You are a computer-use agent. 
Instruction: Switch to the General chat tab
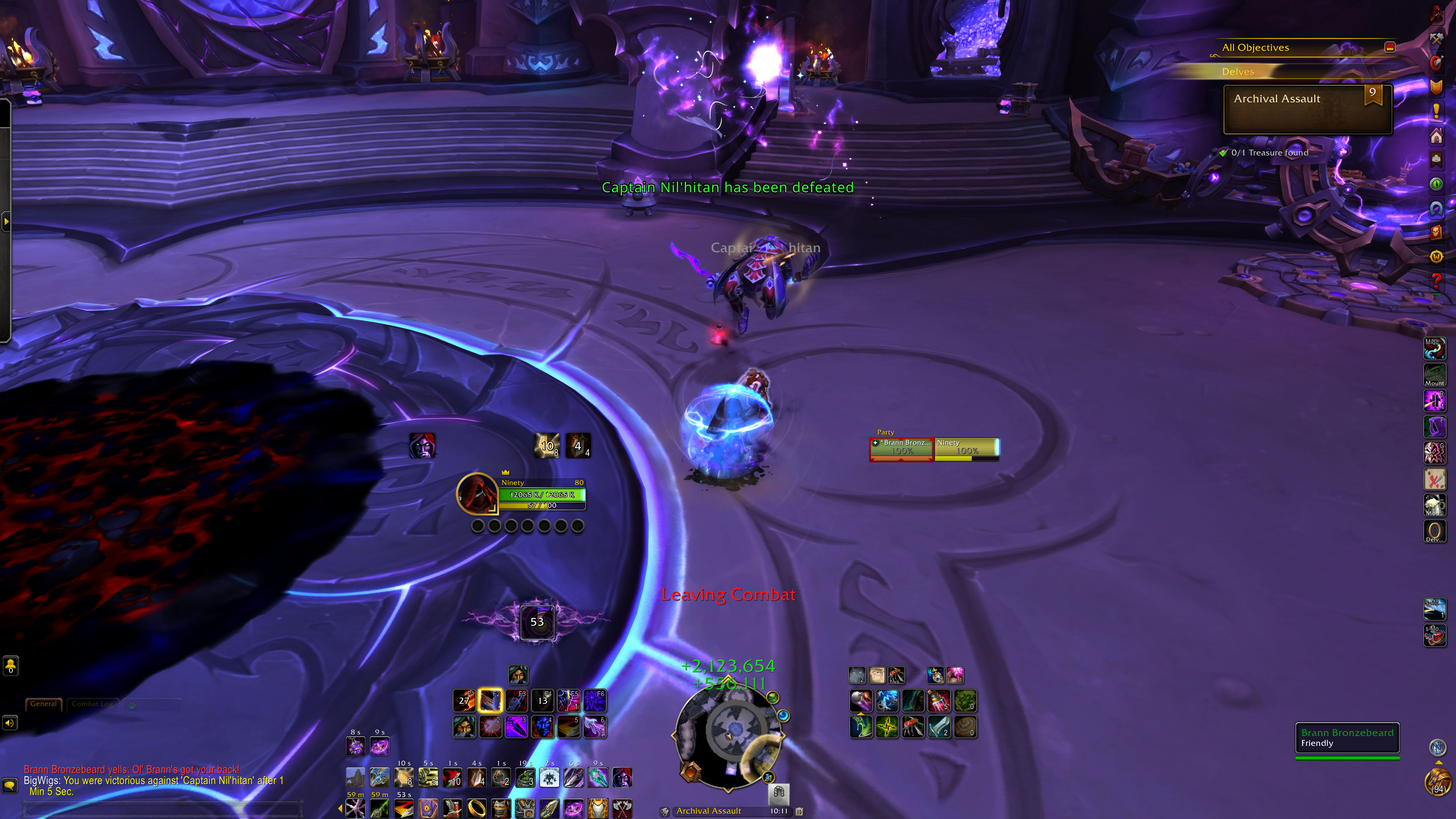click(x=44, y=704)
